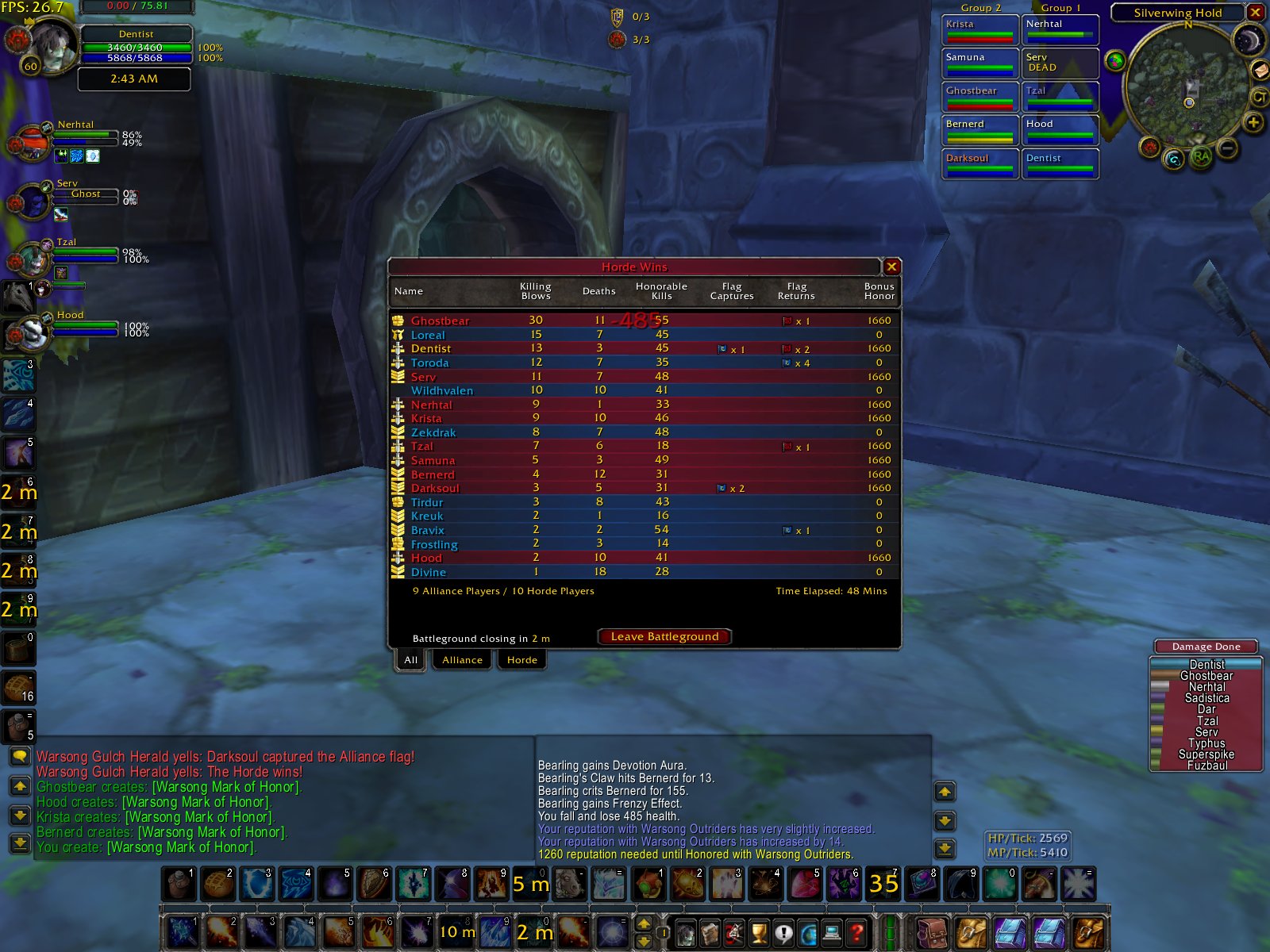Click the moon day-night indicator on the minimap
Screen dimensions: 1270x952
(1248, 40)
